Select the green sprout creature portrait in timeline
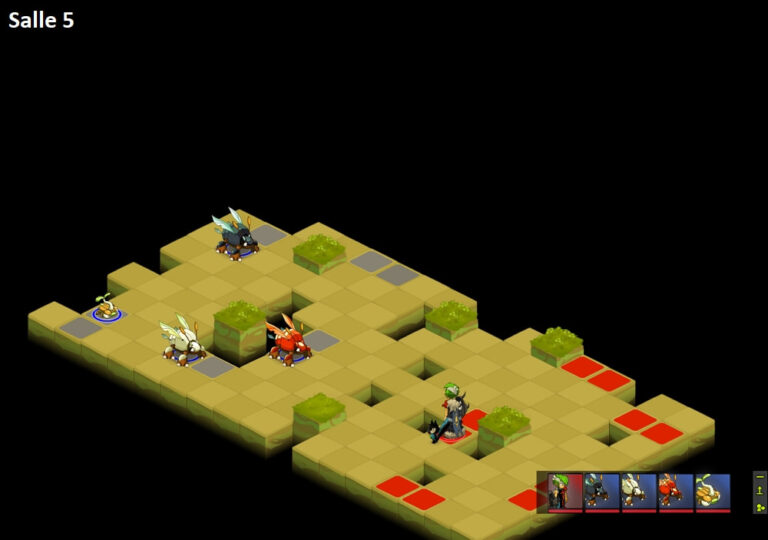The image size is (768, 540). click(x=713, y=491)
